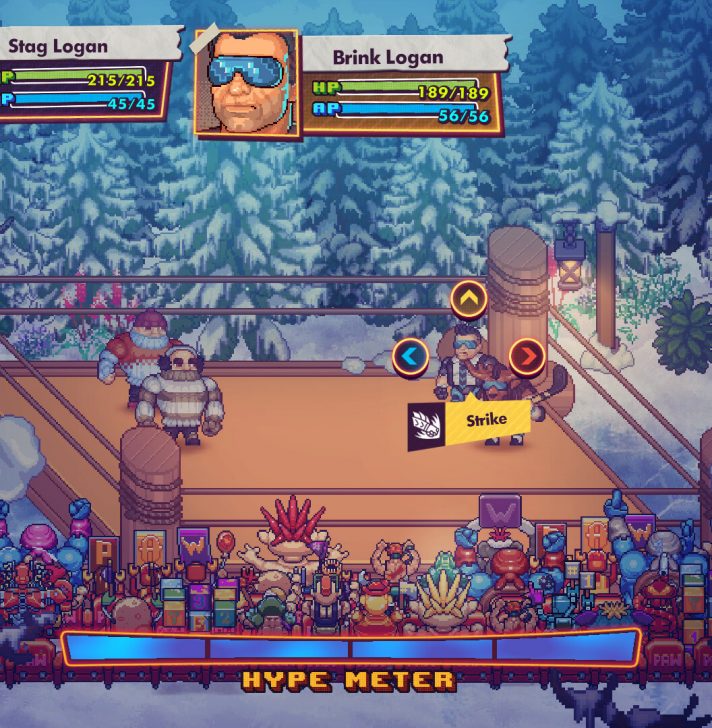Viewport: 712px width, 728px height.
Task: Select Brink Logan's sunglasses portrait
Action: pyautogui.click(x=246, y=84)
